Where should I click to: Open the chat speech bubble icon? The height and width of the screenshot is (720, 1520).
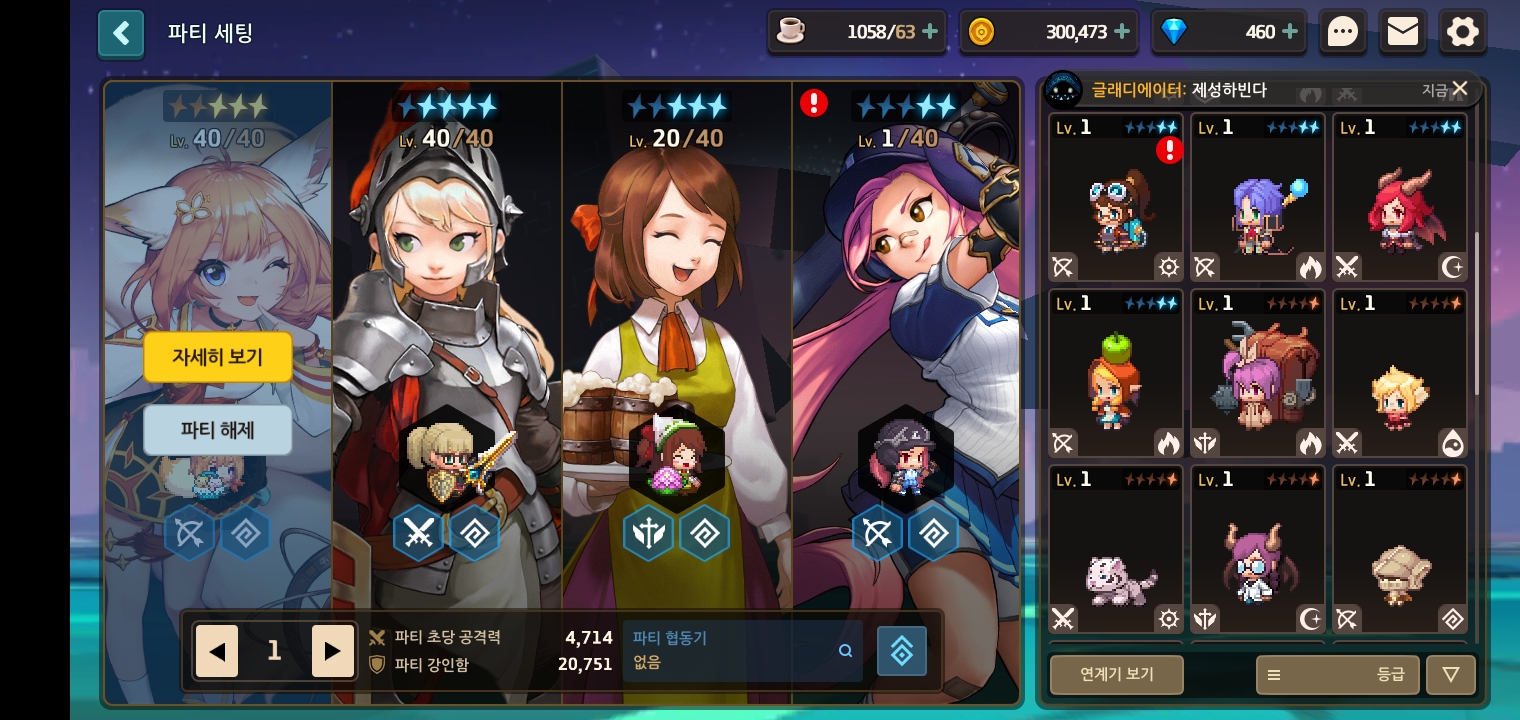coord(1342,33)
